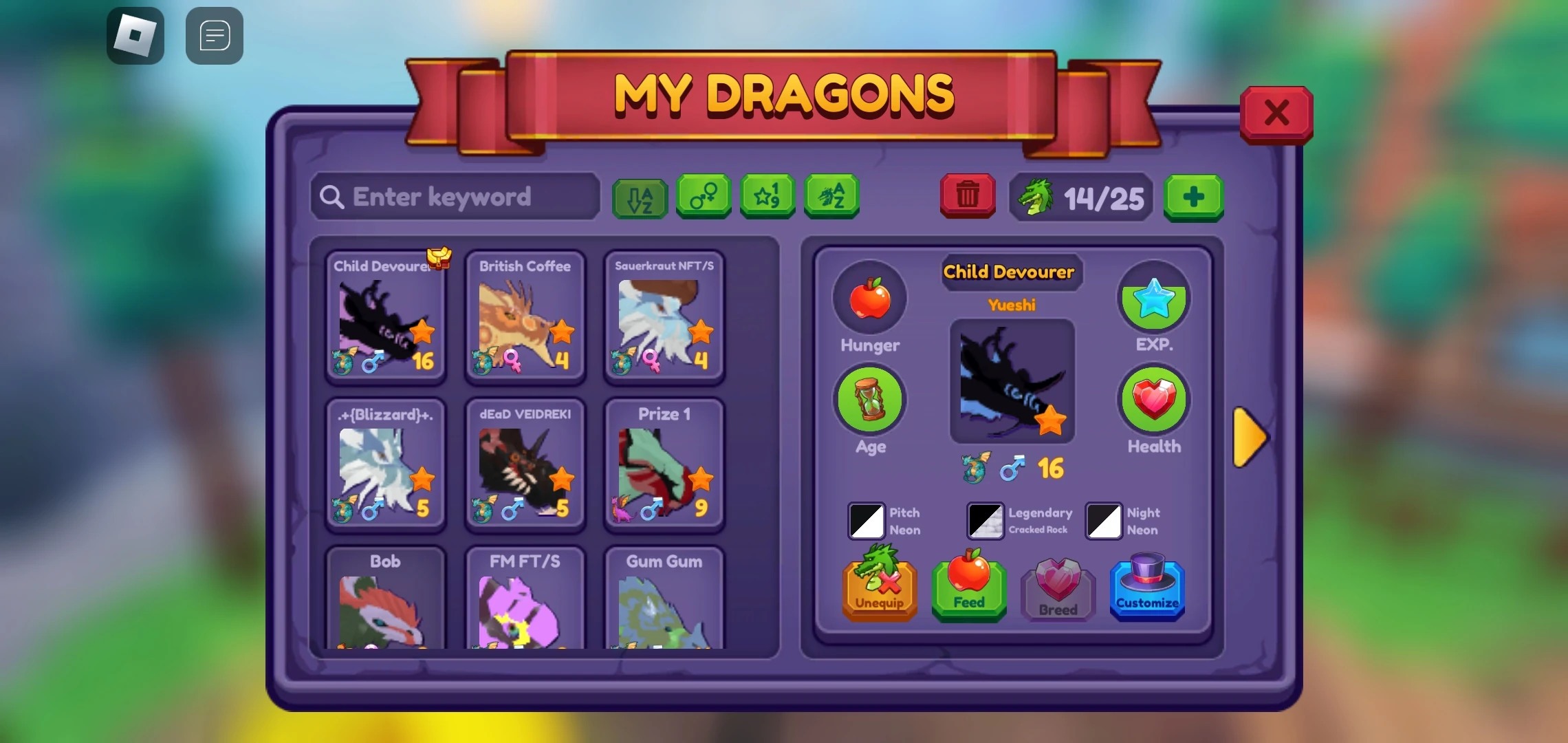Viewport: 1568px width, 743px height.
Task: Expand details with the yellow arrow
Action: [x=1252, y=435]
